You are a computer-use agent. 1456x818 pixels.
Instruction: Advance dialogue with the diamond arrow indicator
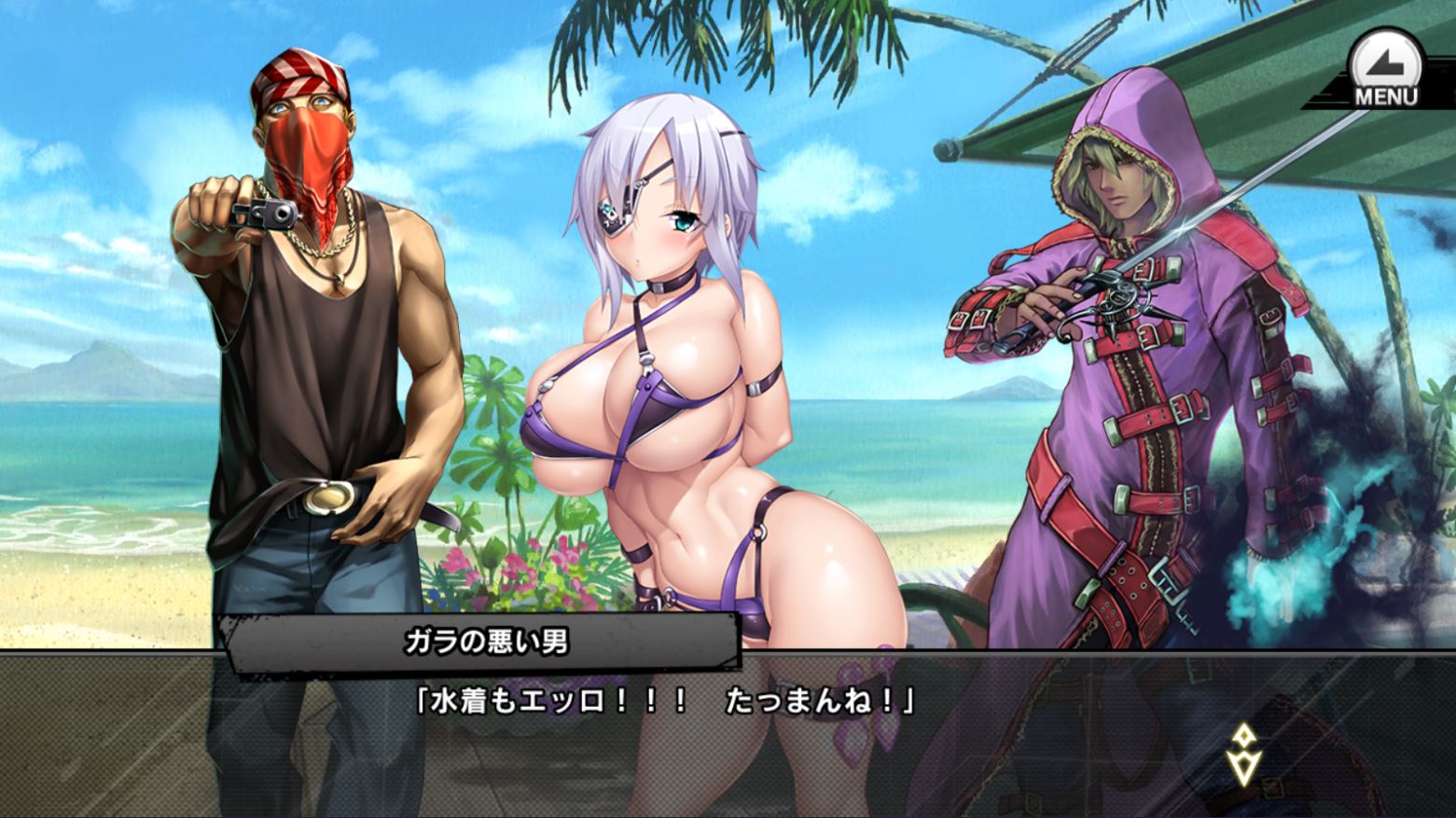1244,754
